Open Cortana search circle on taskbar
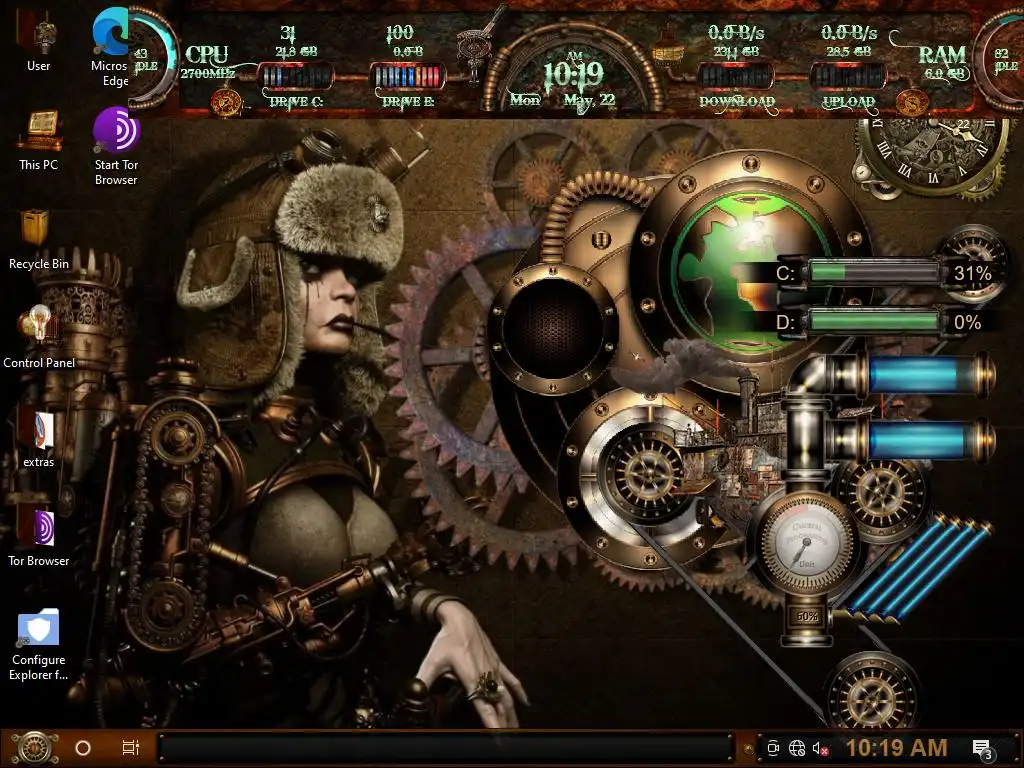1024x768 pixels. pos(83,748)
